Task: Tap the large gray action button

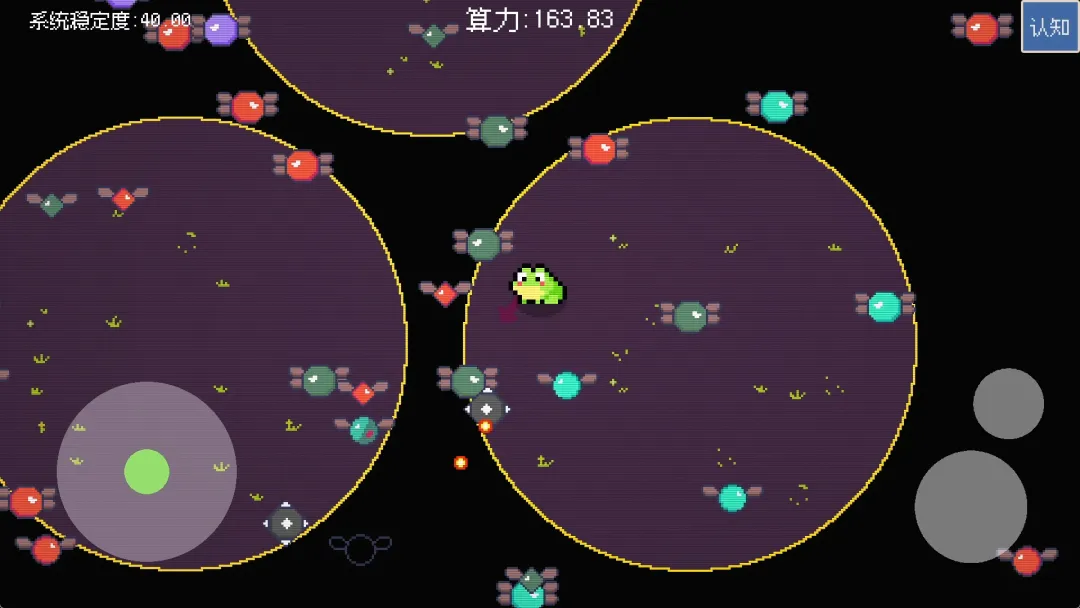Action: 970,506
